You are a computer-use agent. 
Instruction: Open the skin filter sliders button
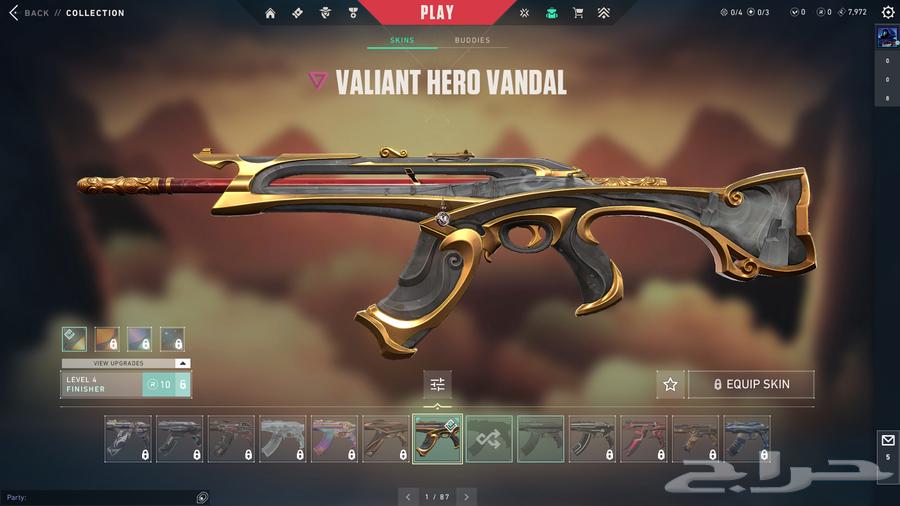pos(437,384)
